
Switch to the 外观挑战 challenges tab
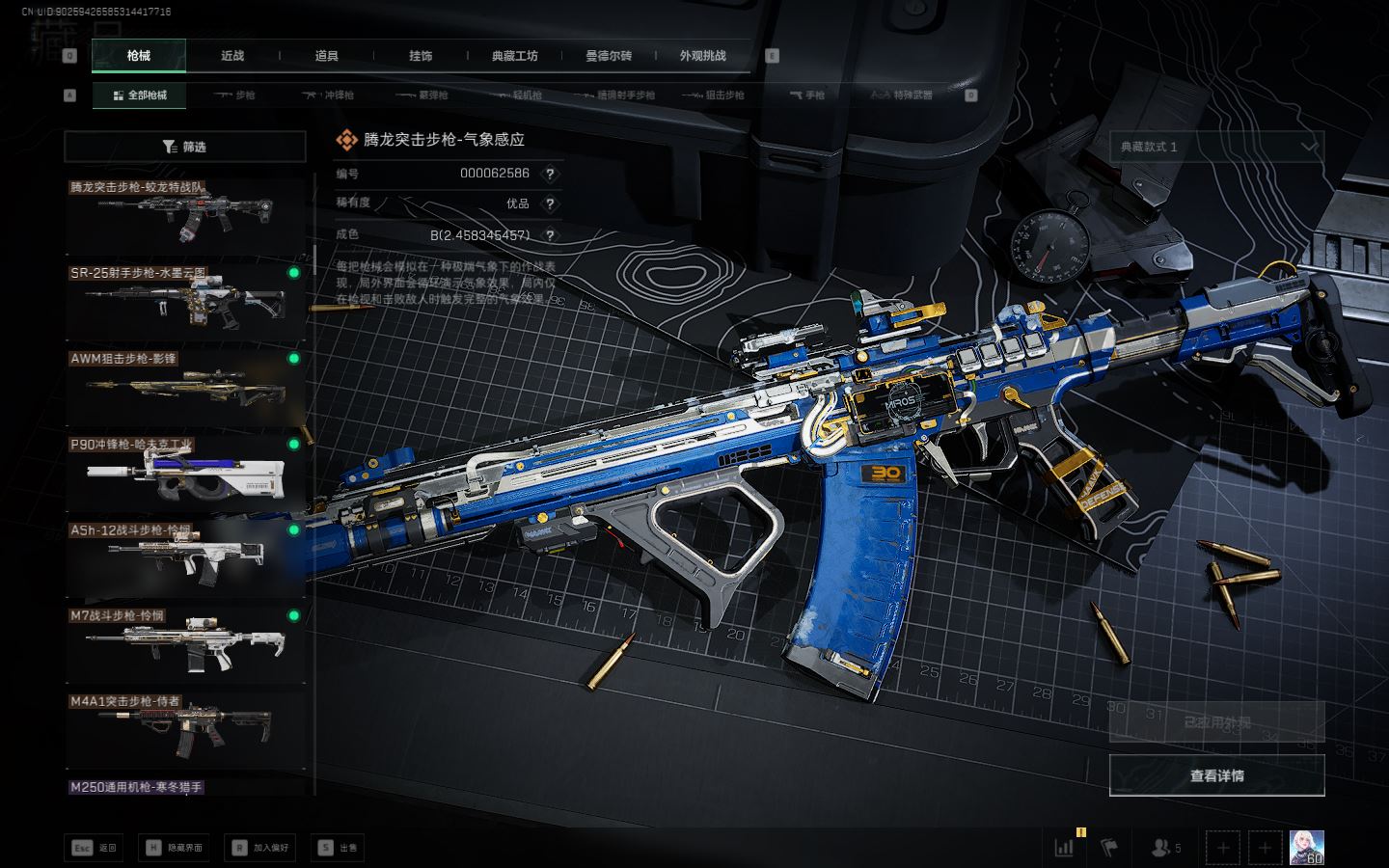pos(702,56)
